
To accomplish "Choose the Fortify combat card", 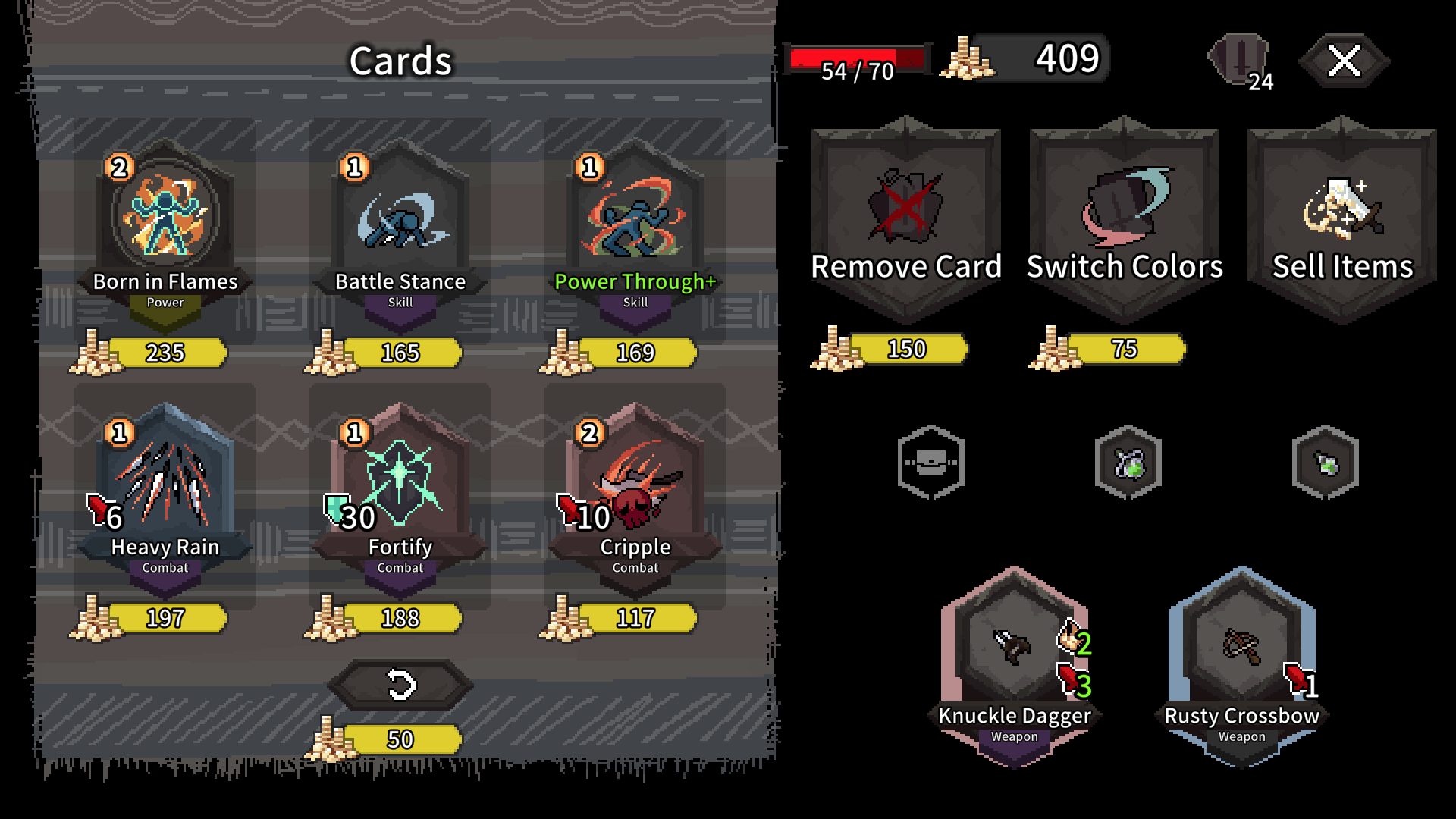I will click(x=400, y=493).
